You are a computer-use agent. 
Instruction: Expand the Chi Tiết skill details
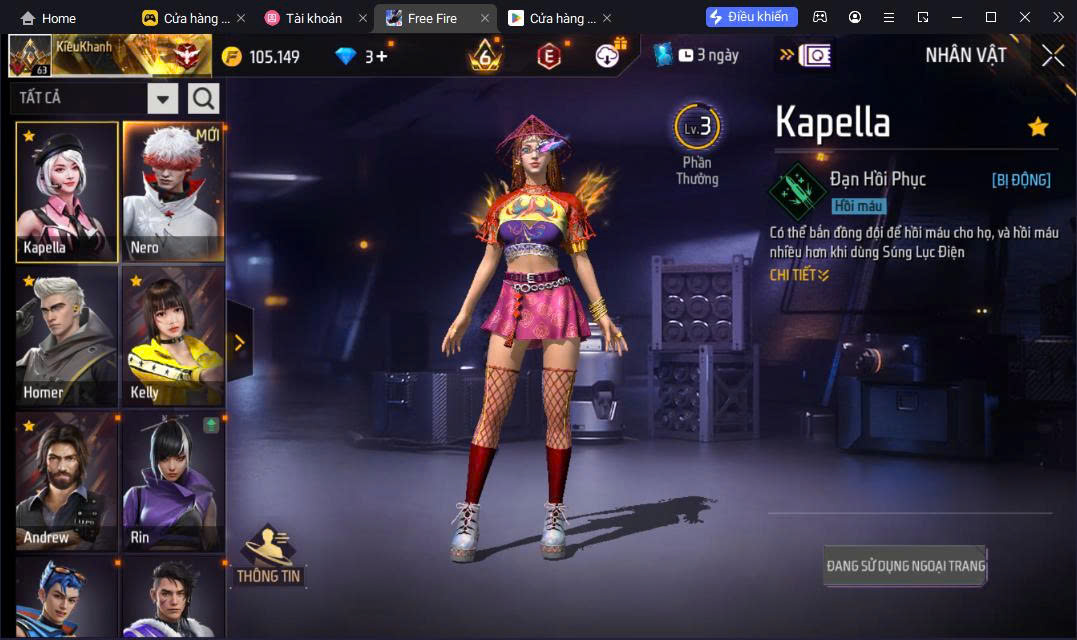tap(799, 275)
